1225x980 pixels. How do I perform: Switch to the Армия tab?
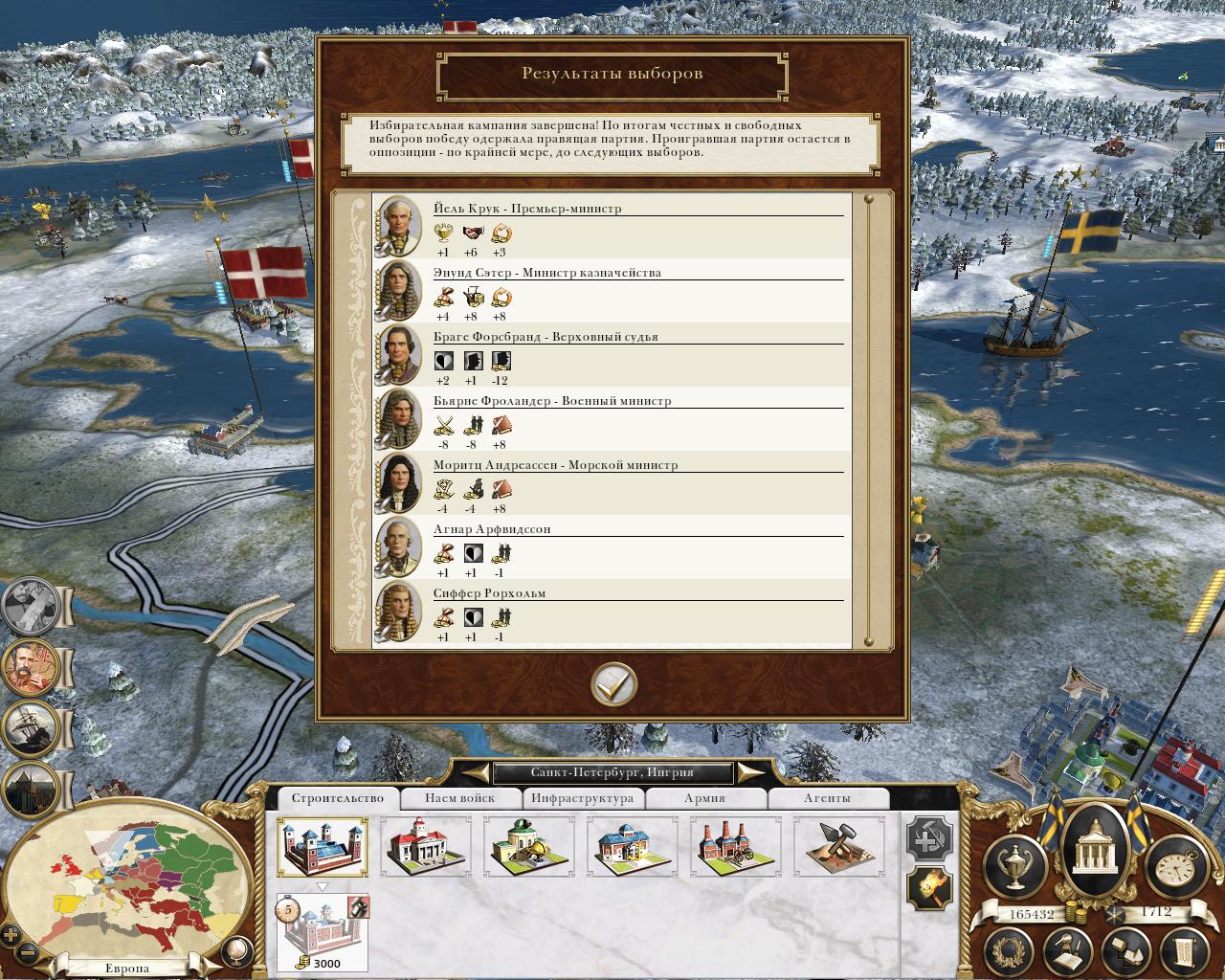pyautogui.click(x=704, y=798)
